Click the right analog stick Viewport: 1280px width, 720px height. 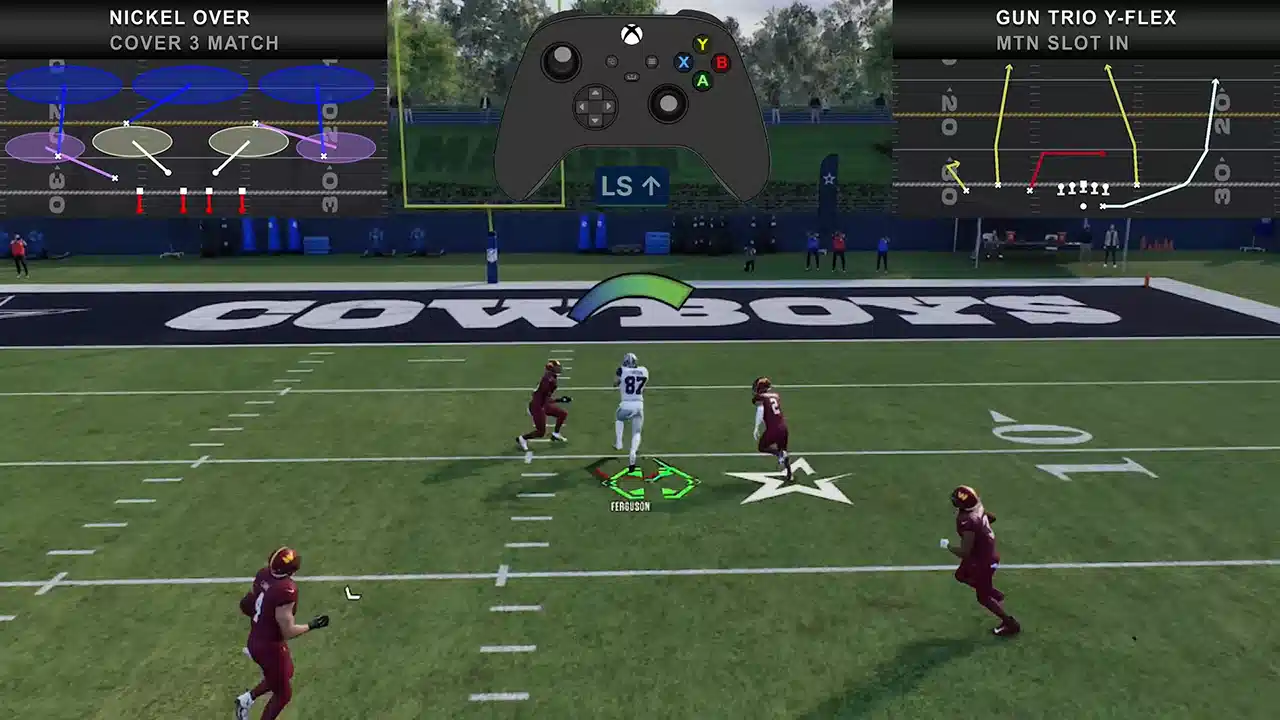(667, 102)
